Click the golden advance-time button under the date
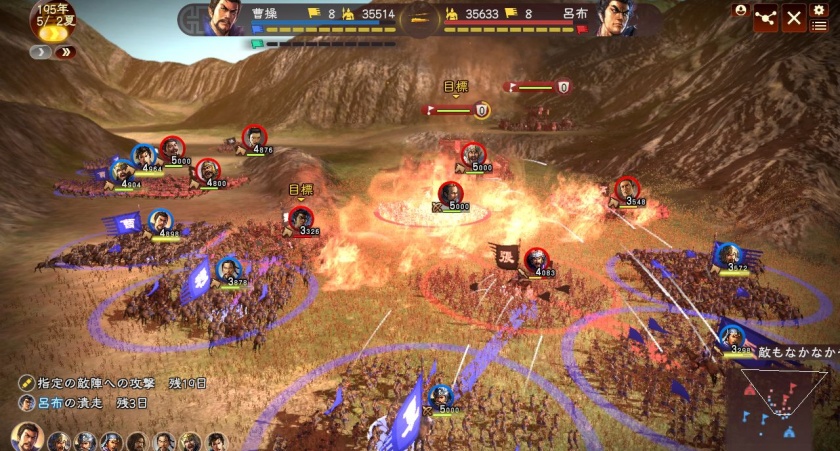This screenshot has width=840, height=451. (52, 33)
